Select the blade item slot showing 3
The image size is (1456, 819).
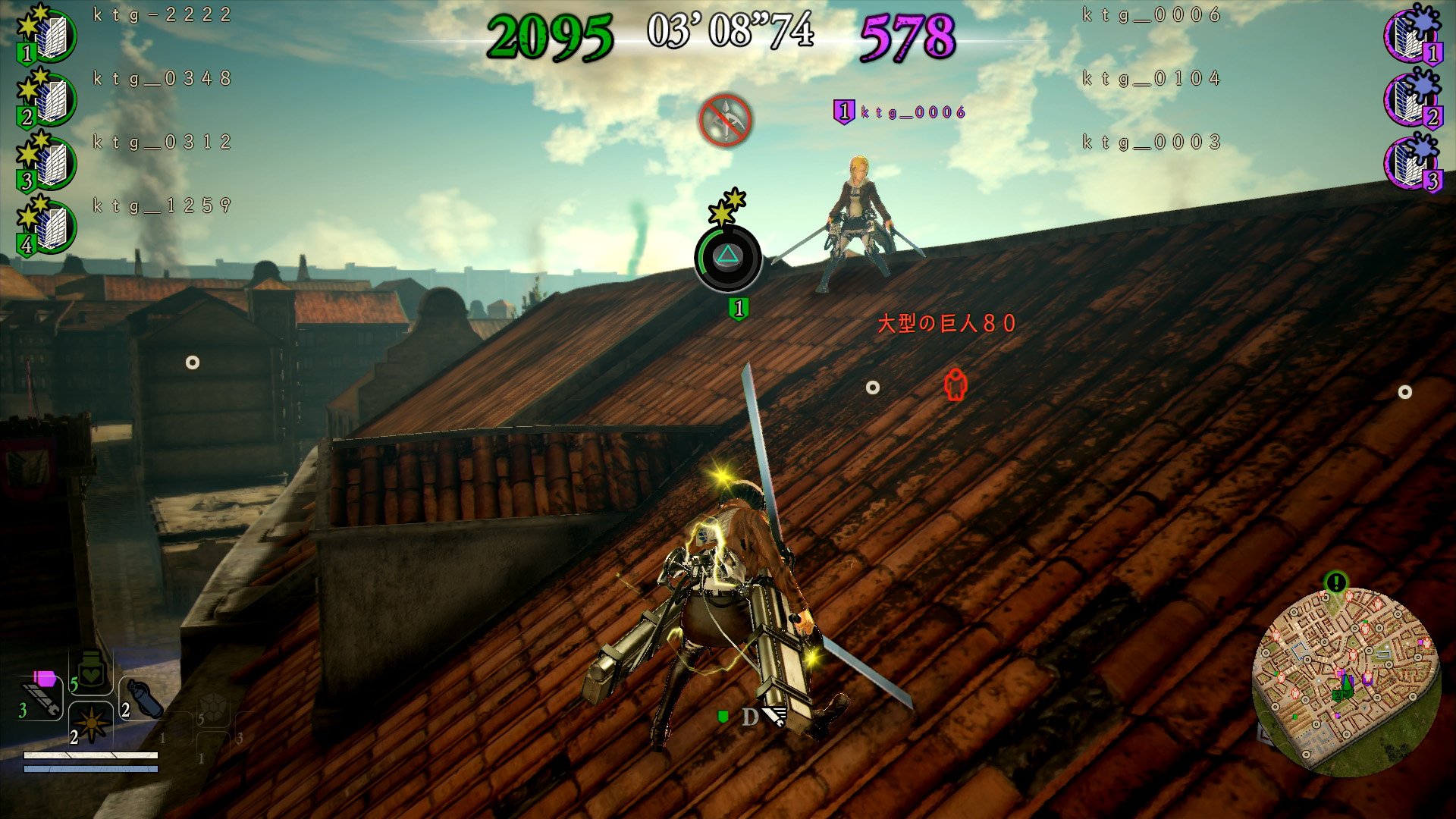[x=42, y=694]
